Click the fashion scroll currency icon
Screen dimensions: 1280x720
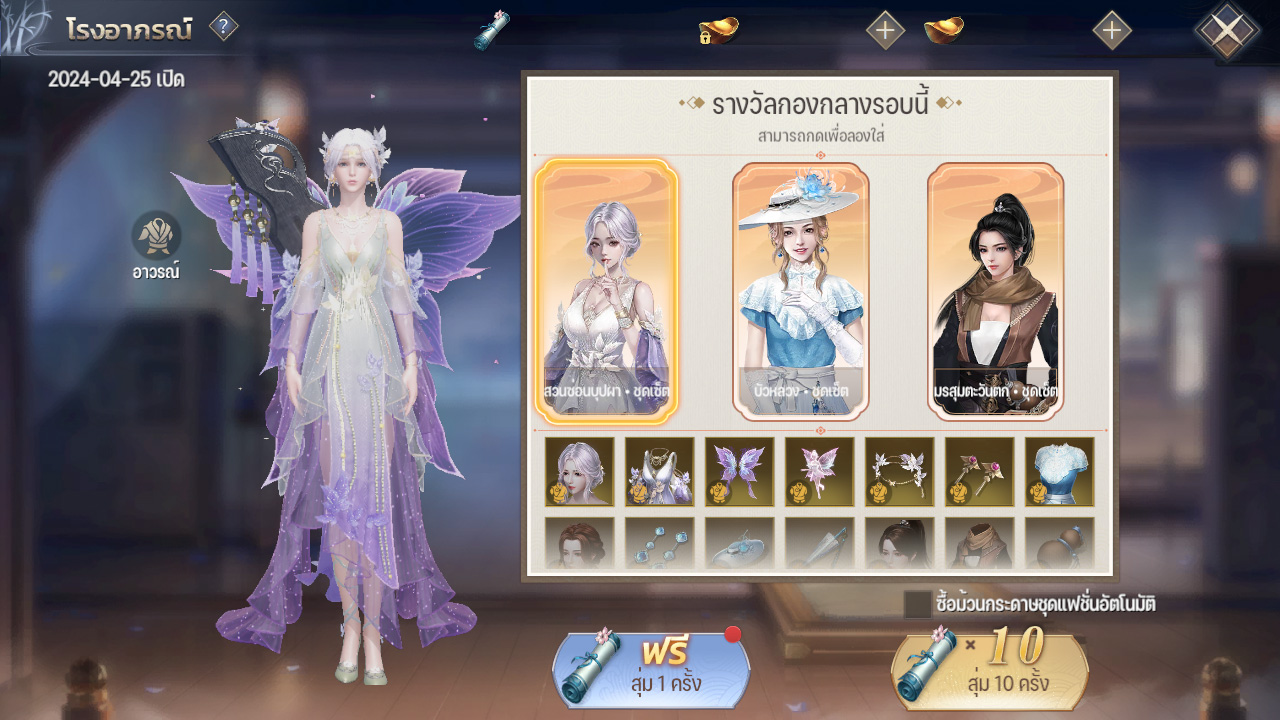[492, 30]
